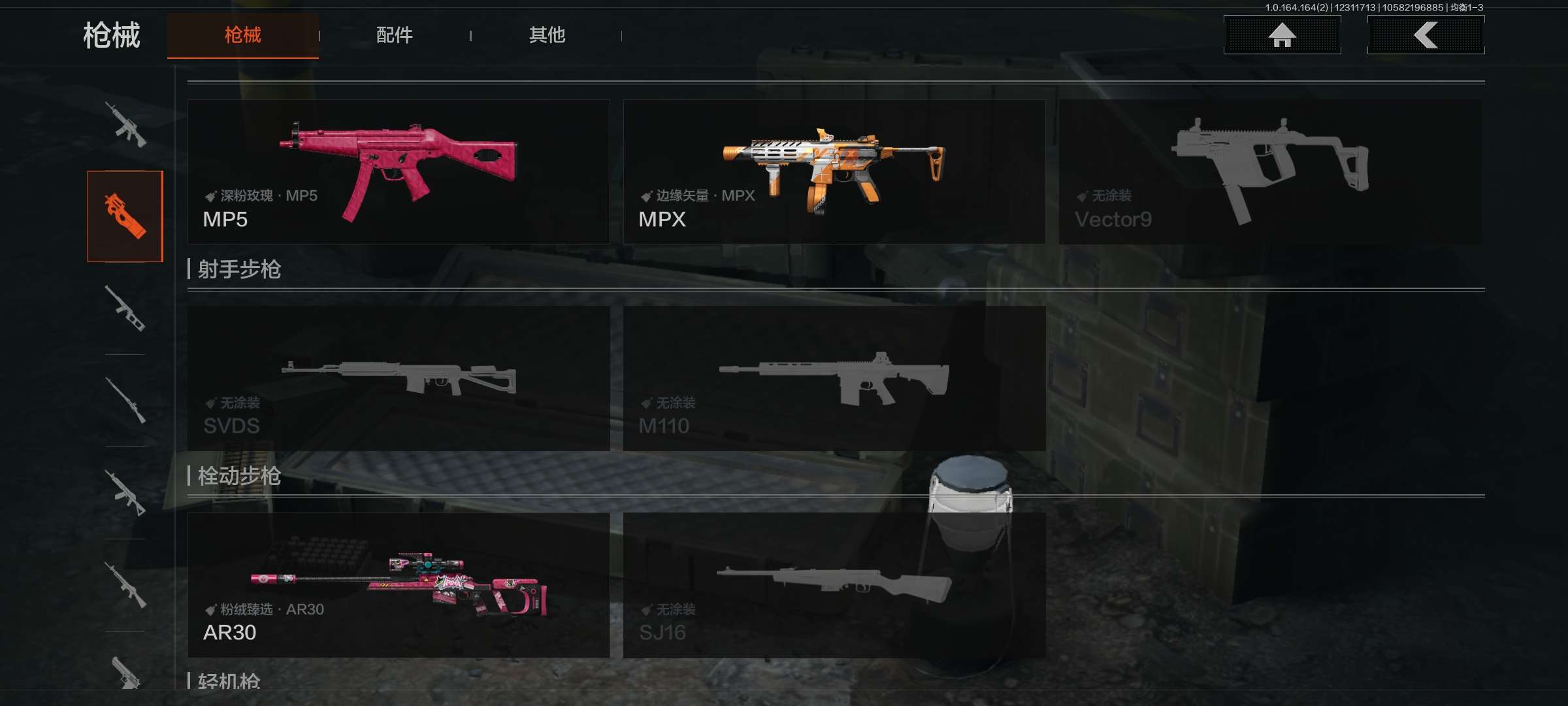Pick the SJ16 bolt-action card
Screen dimensions: 1568x706
(x=834, y=584)
